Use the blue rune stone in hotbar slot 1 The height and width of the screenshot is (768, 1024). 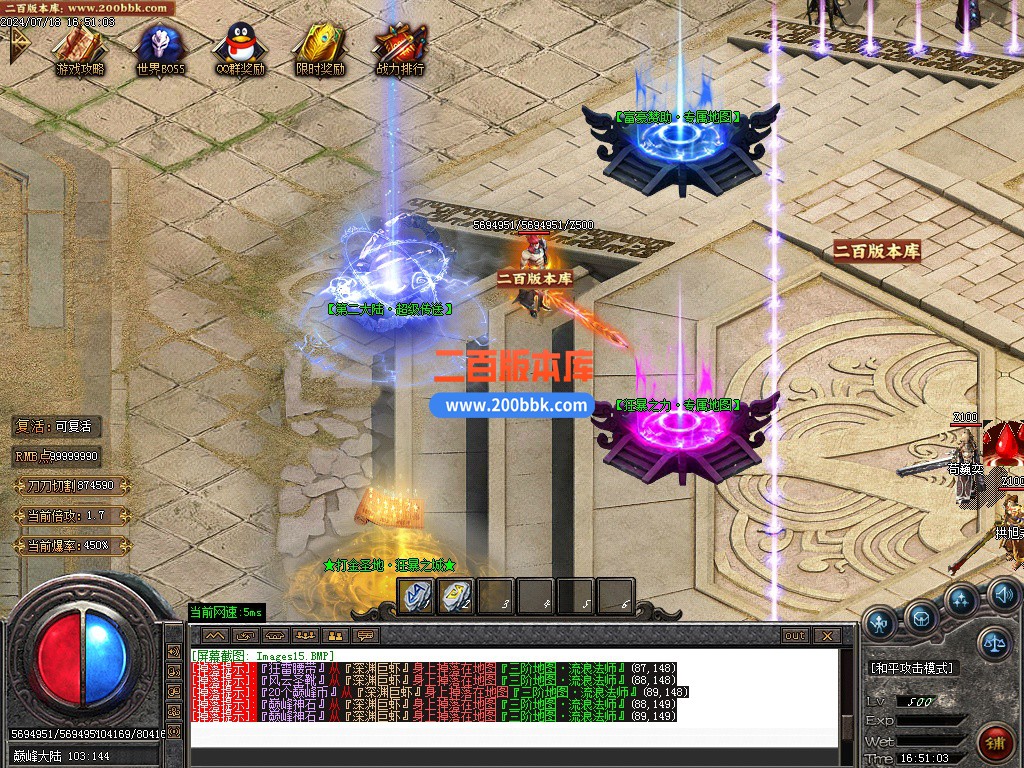pos(416,596)
